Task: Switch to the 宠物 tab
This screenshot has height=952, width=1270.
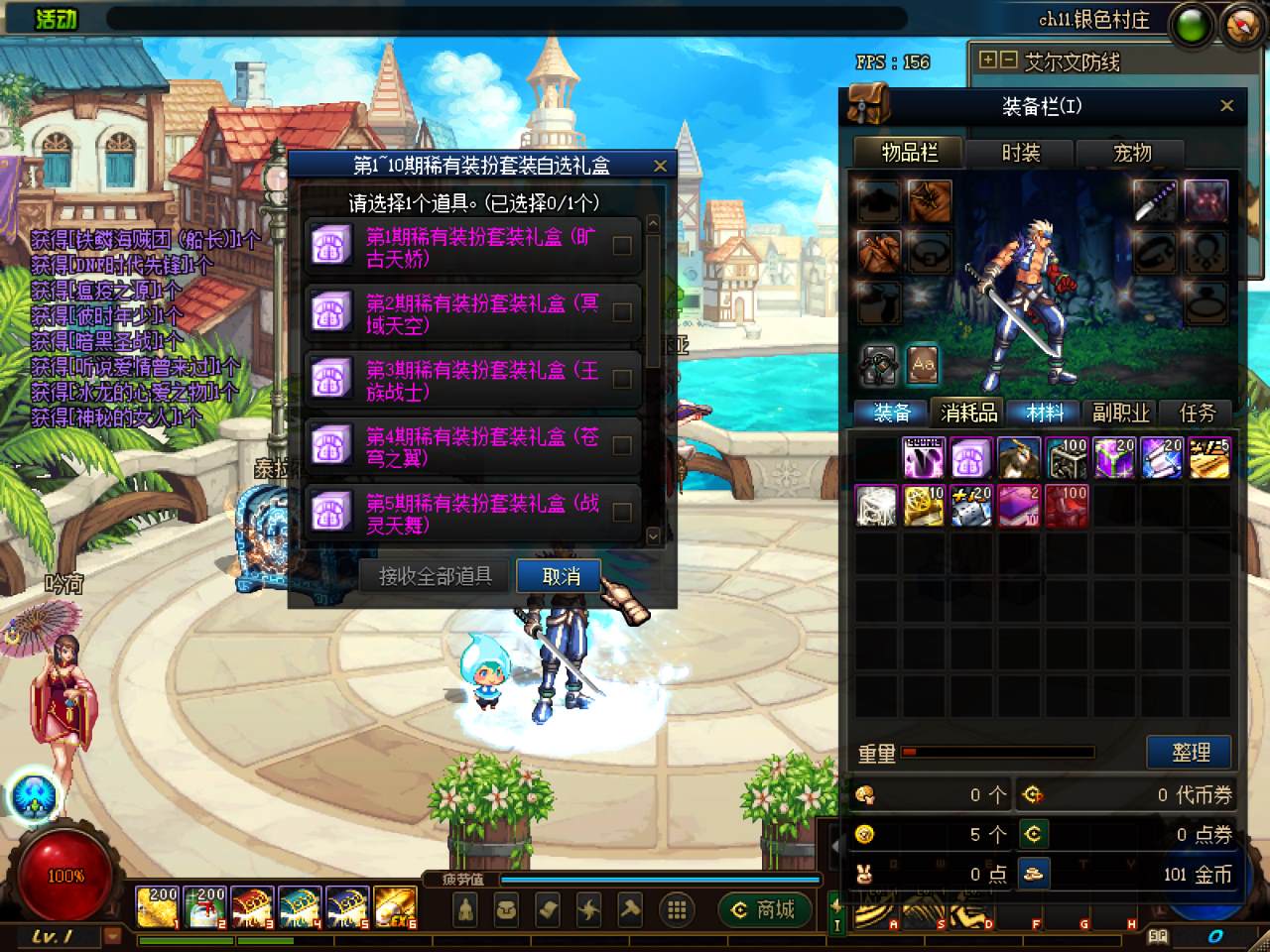Action: pyautogui.click(x=1131, y=153)
